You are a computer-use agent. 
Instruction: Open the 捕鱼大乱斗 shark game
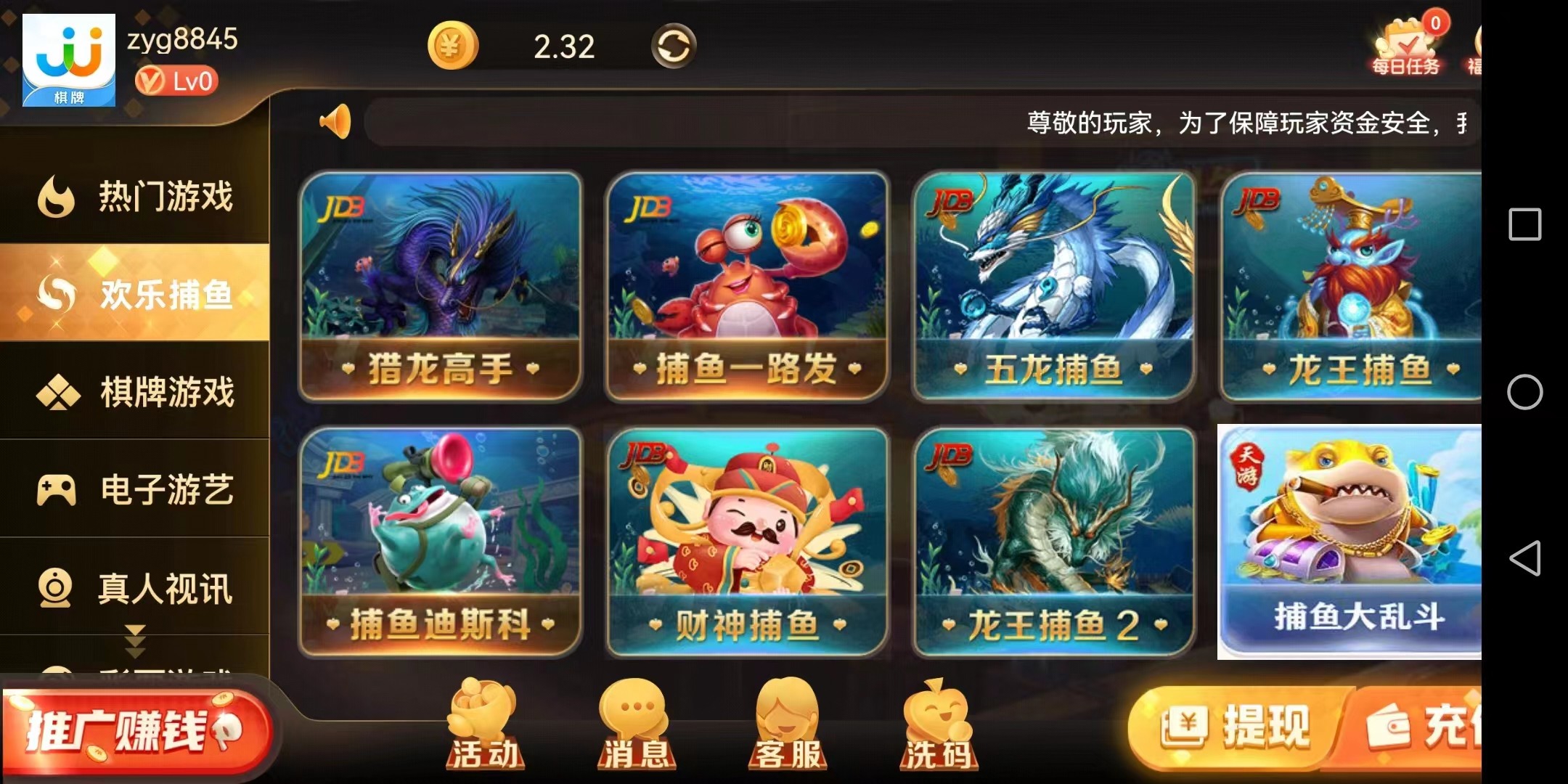tap(1350, 542)
